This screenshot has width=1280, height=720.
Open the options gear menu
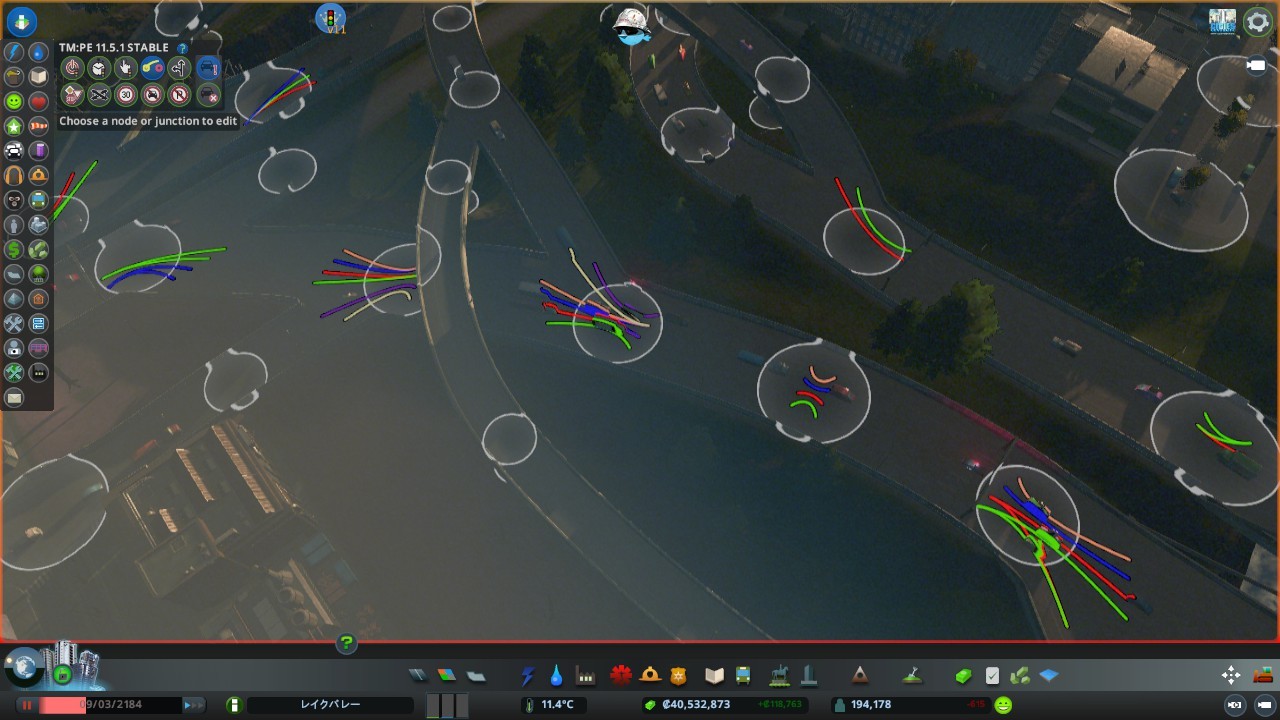pyautogui.click(x=1257, y=22)
